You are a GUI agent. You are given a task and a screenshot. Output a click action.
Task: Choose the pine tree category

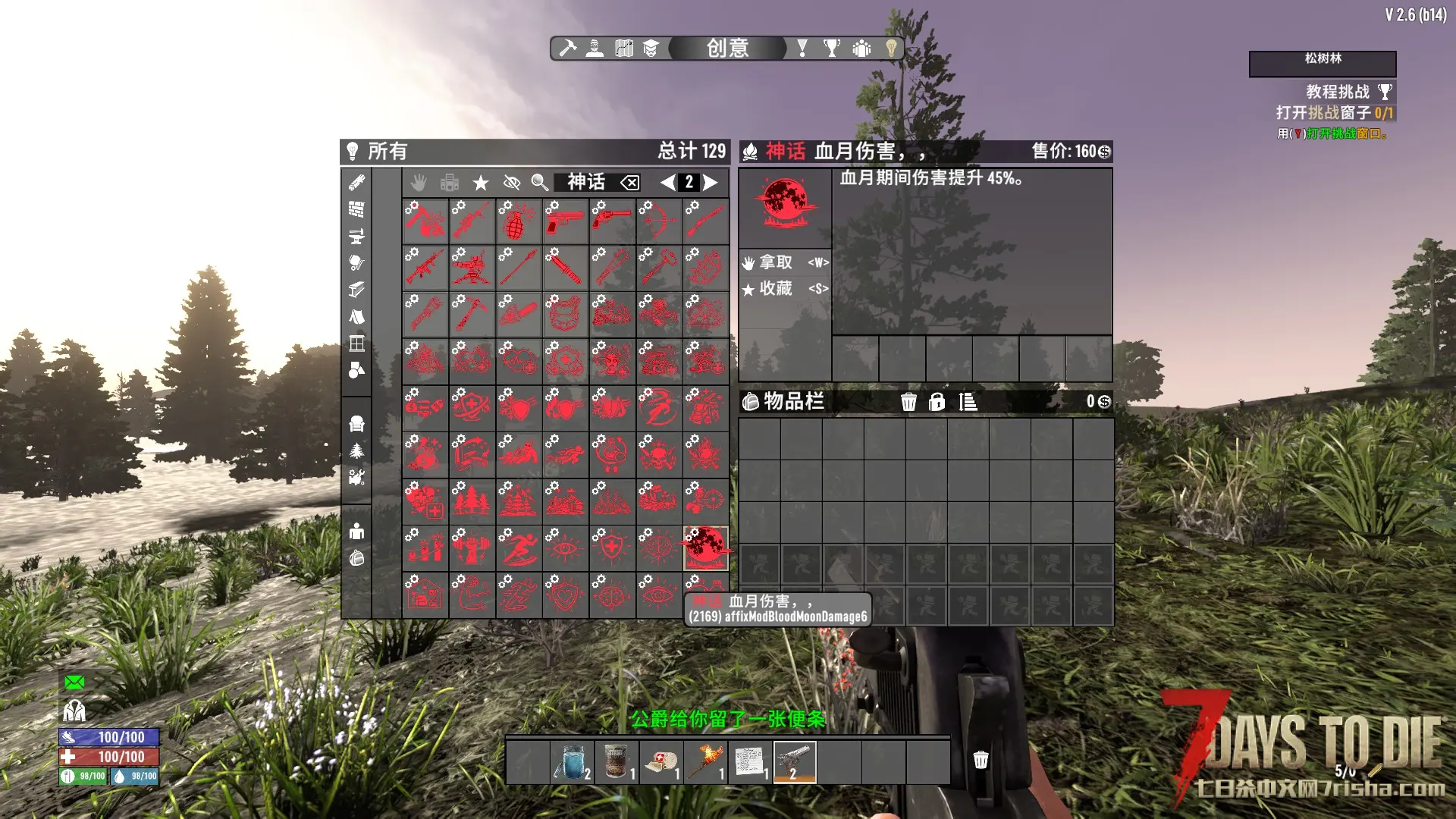[x=356, y=451]
